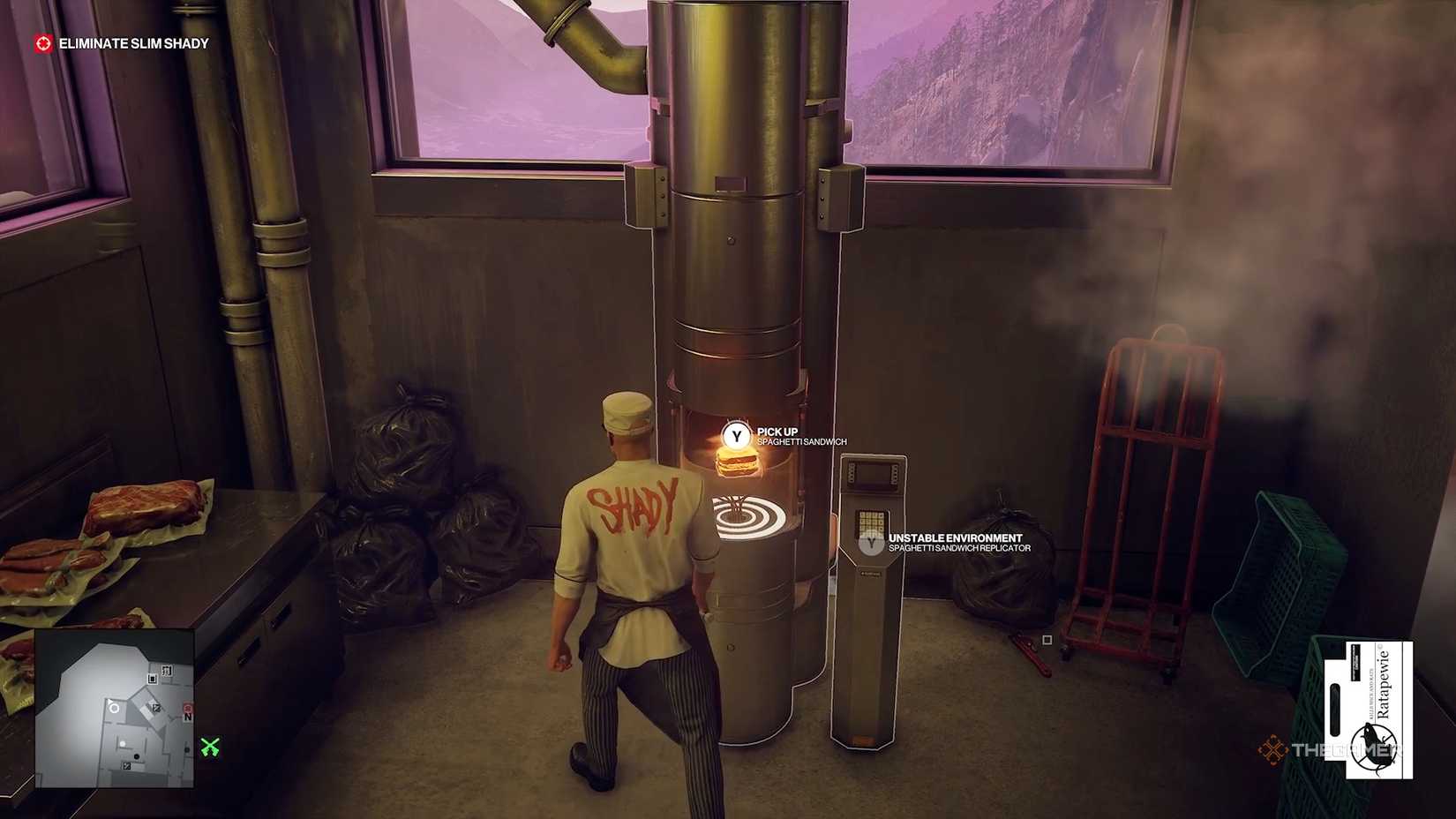Screen dimensions: 1456x819
Task: Toggle the white circle marker on the minimap
Action: 115,709
